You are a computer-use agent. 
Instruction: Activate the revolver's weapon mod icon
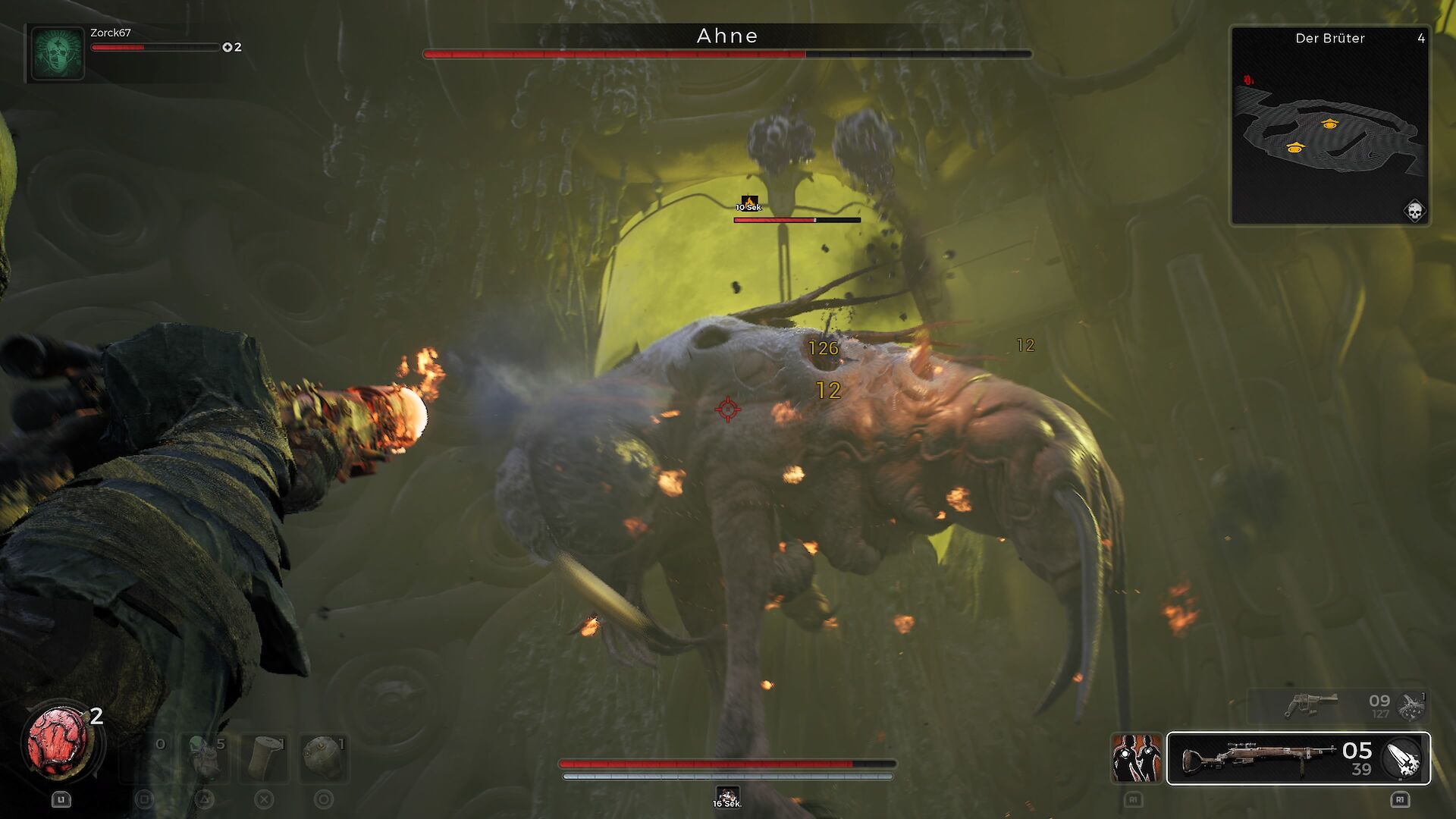1412,706
